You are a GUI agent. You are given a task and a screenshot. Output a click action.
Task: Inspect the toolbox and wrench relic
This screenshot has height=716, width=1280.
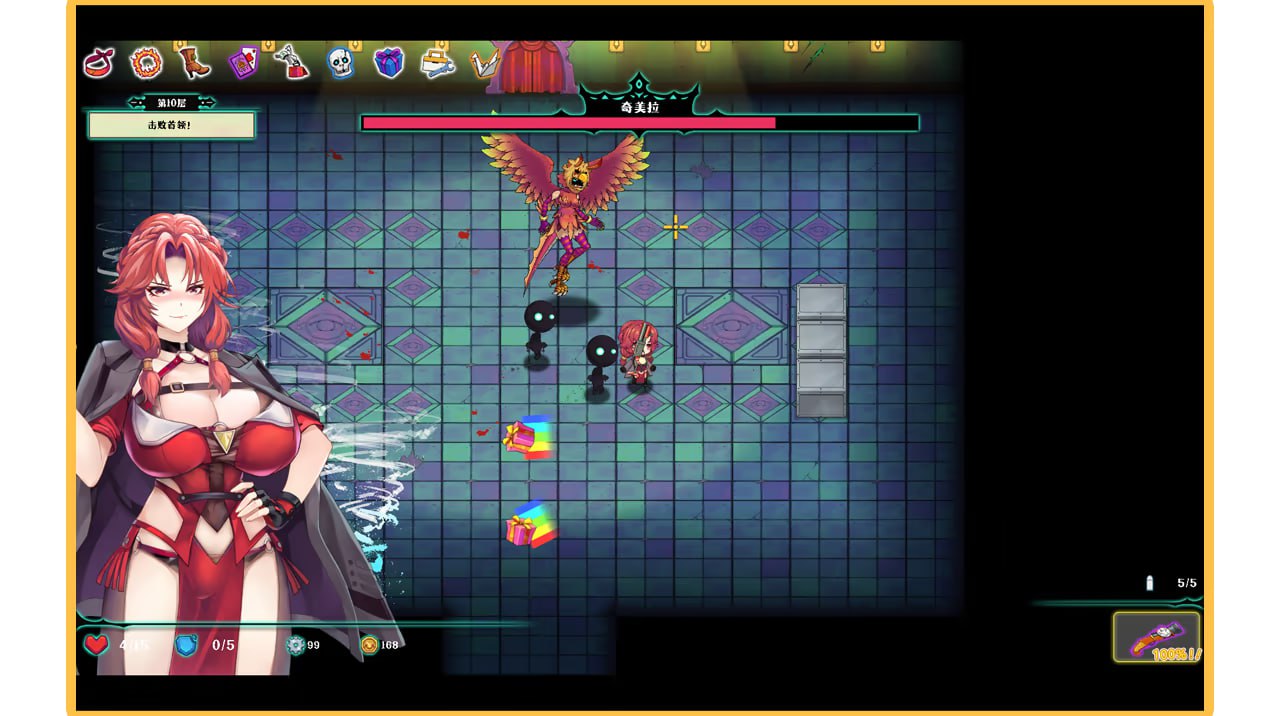437,63
